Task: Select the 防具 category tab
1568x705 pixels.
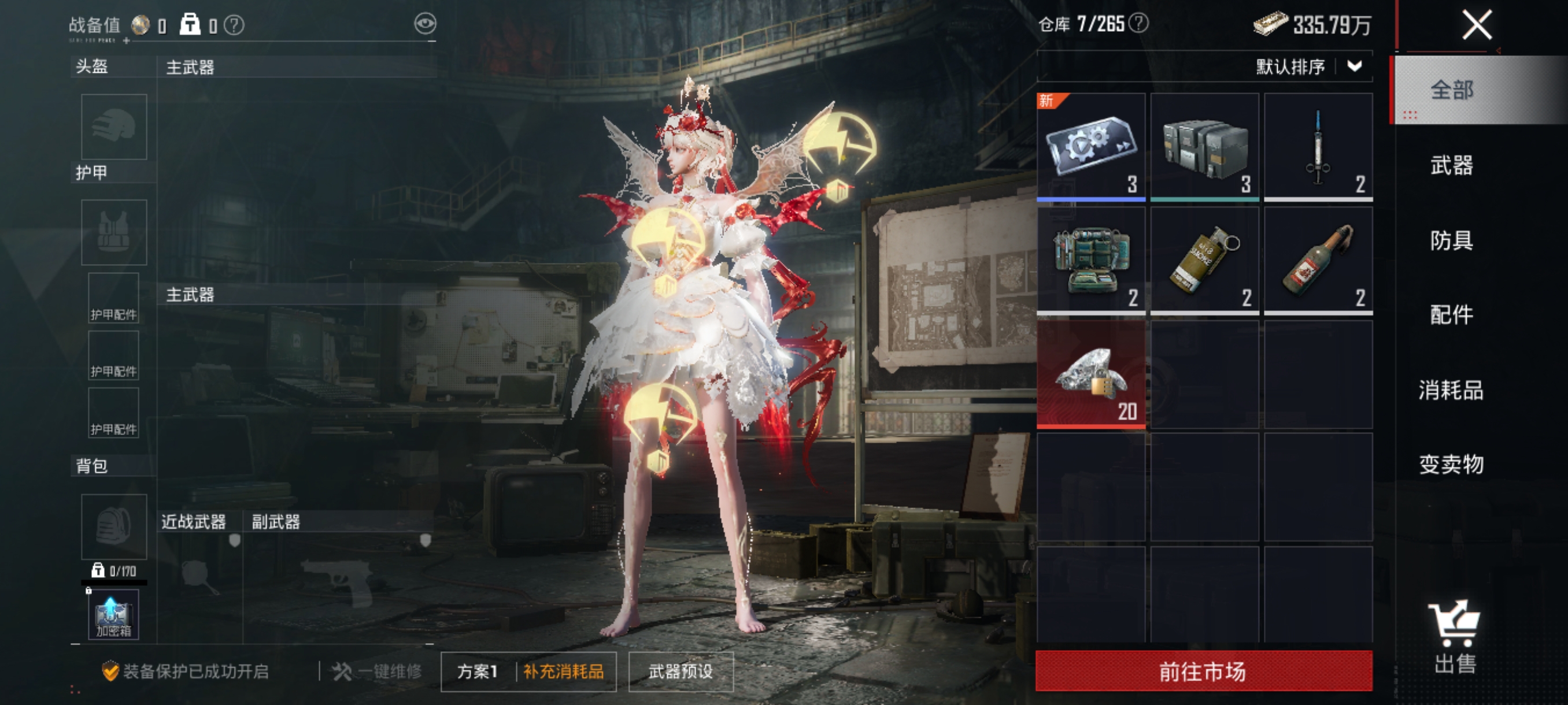Action: click(x=1451, y=240)
